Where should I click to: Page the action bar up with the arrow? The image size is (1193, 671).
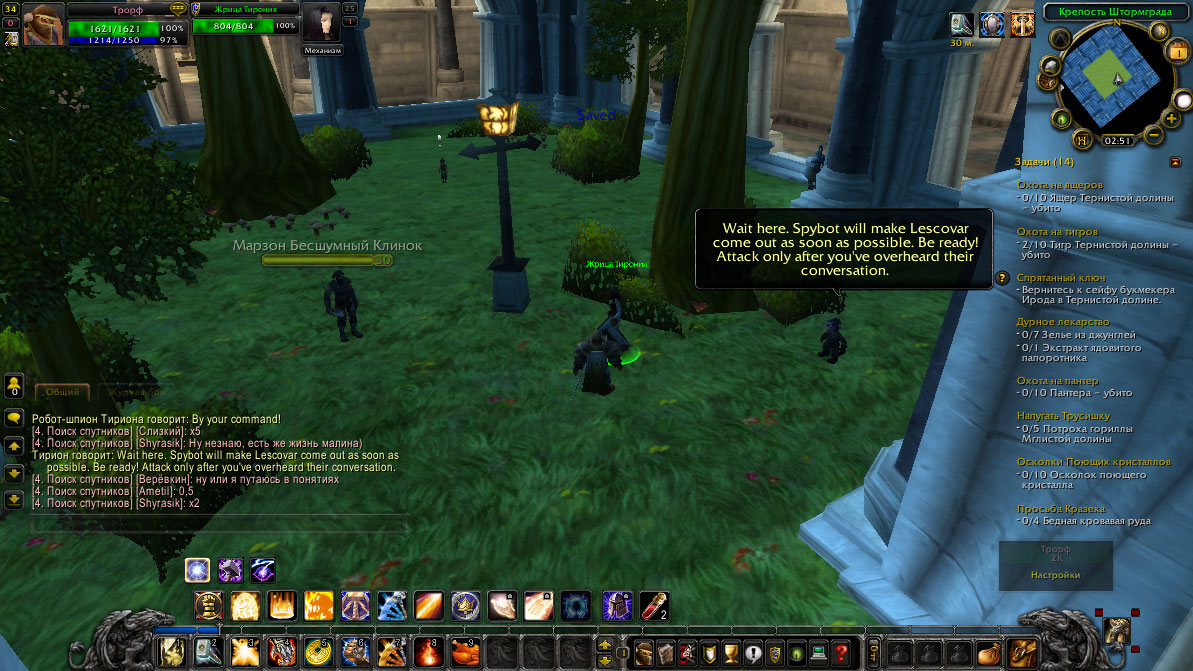tap(605, 644)
